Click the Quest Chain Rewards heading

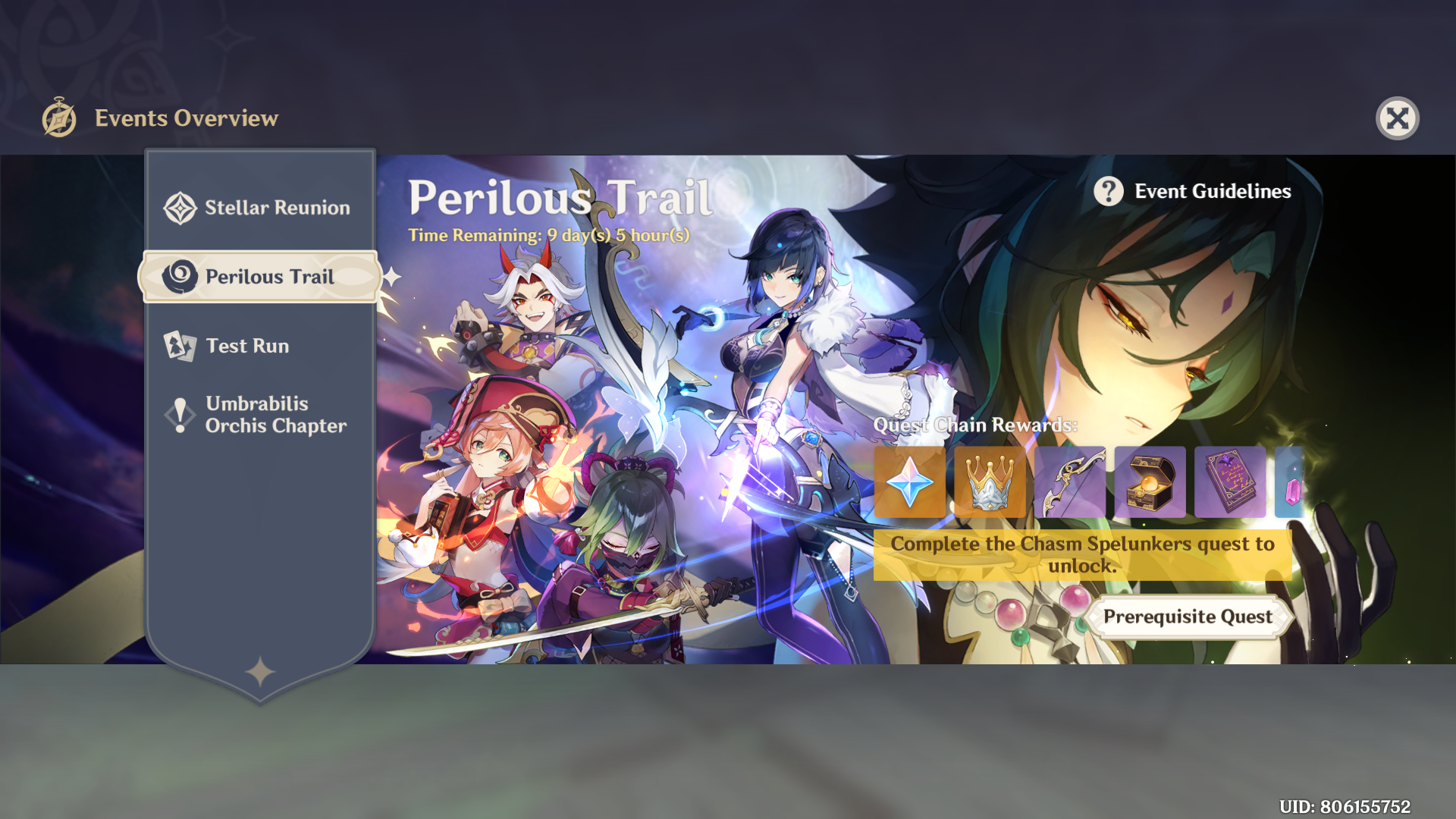975,425
